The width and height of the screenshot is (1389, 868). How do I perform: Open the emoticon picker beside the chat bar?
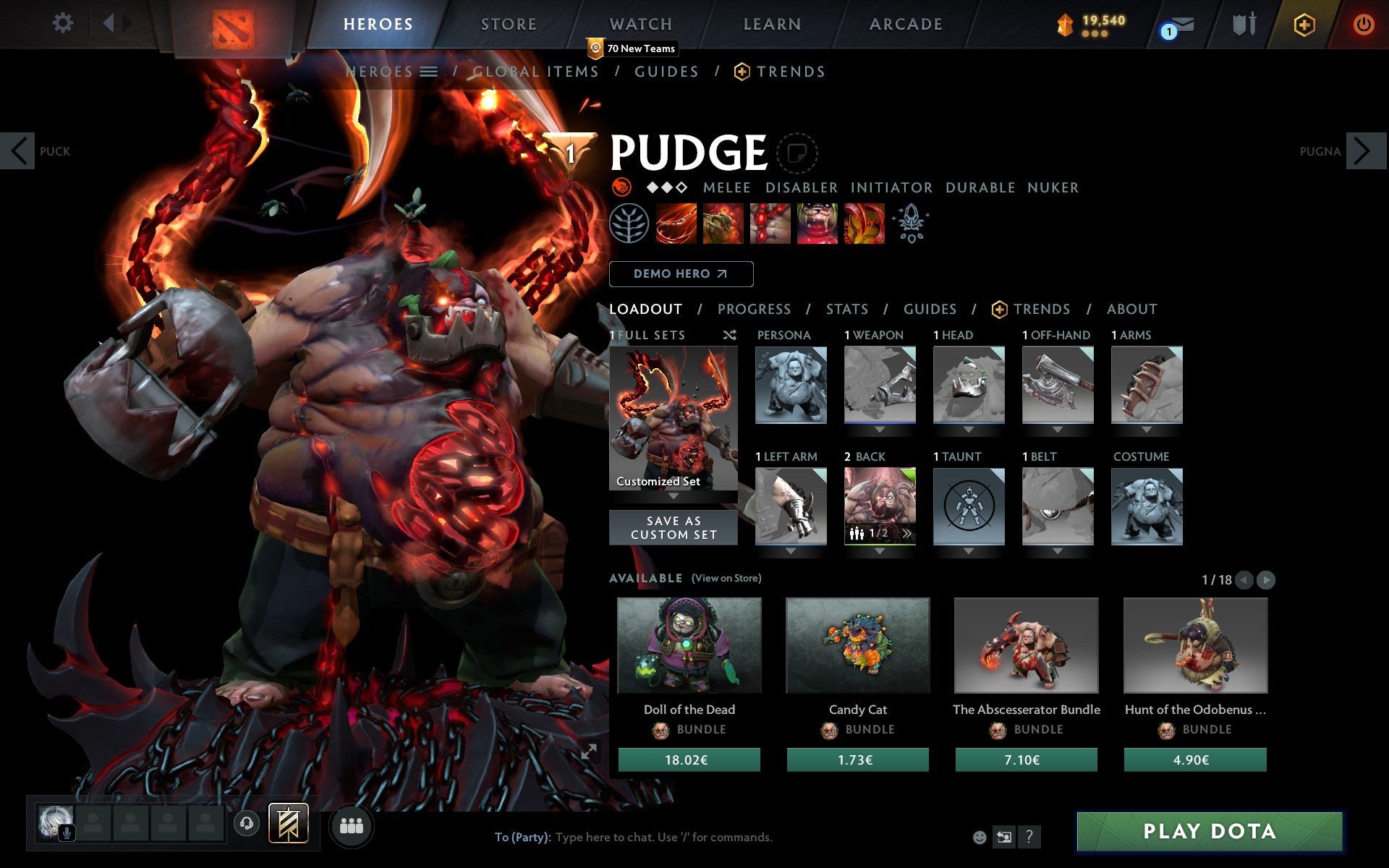pyautogui.click(x=980, y=837)
